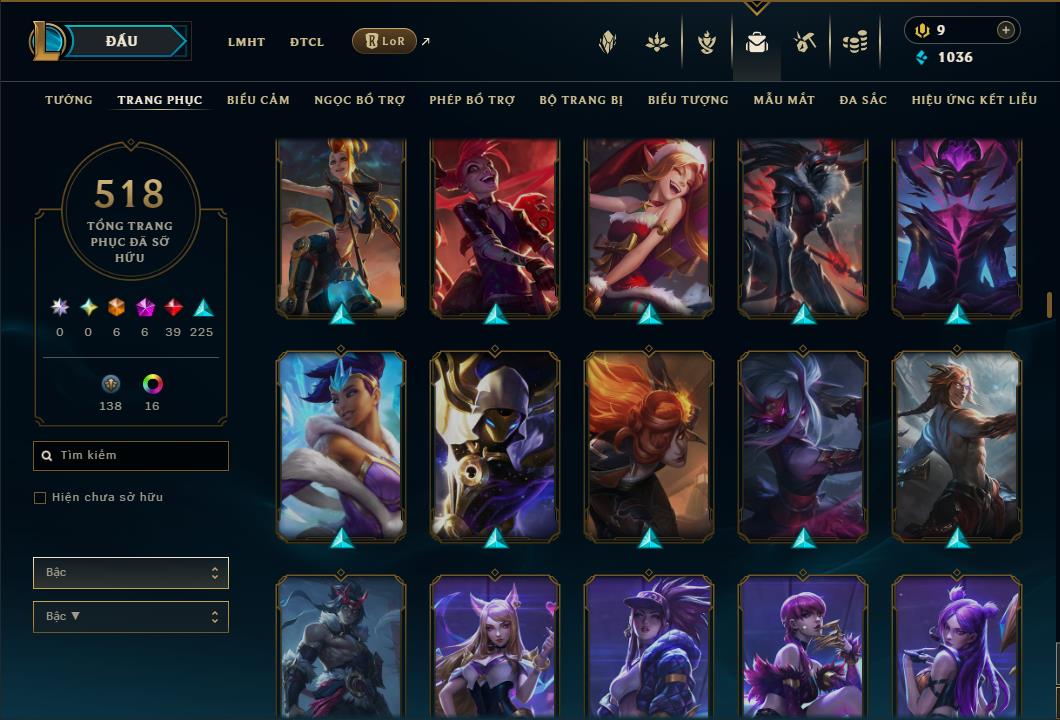Open the coin stack store icon

[x=854, y=42]
